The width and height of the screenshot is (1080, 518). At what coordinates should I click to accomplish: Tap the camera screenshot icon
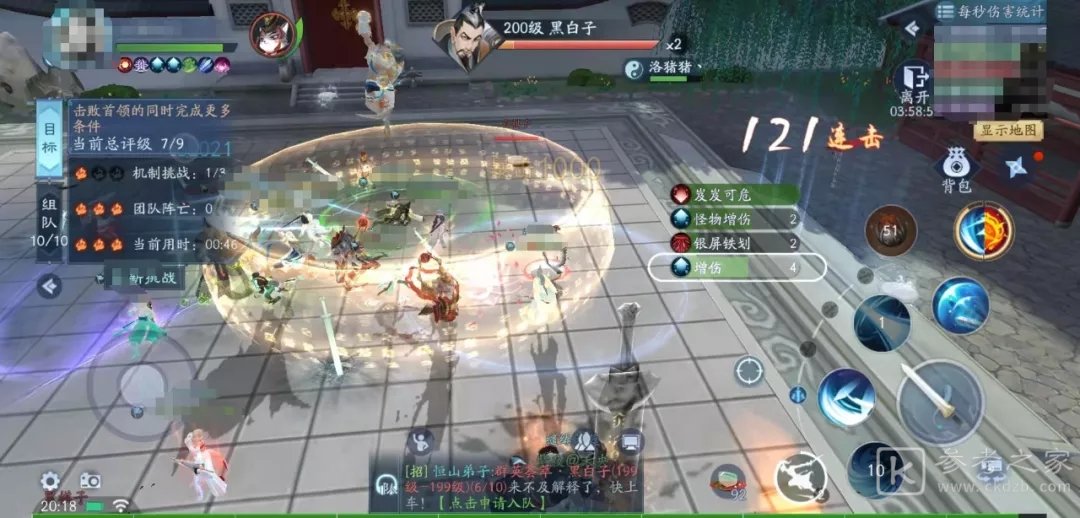click(90, 481)
